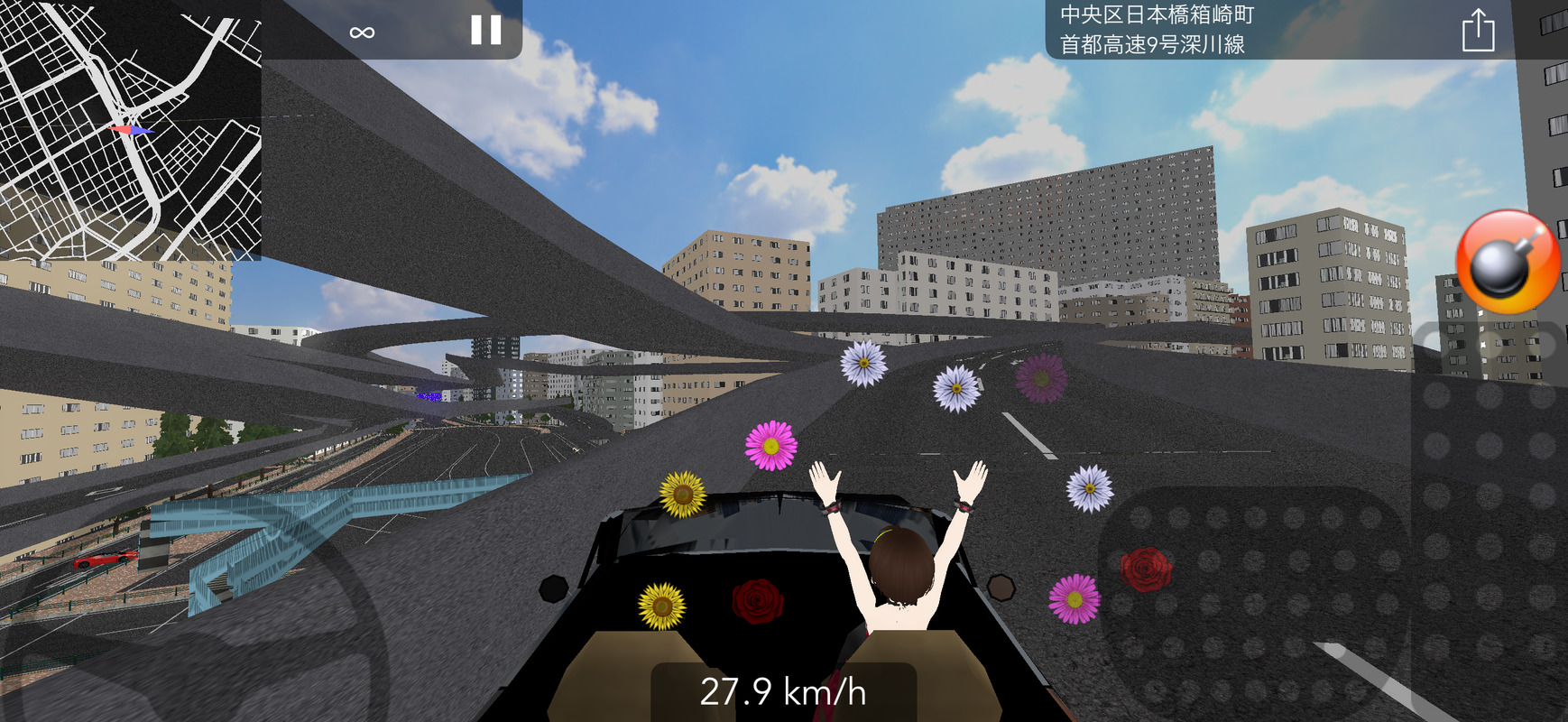Activate the red bomb button
Image resolution: width=1568 pixels, height=722 pixels.
point(1508,262)
